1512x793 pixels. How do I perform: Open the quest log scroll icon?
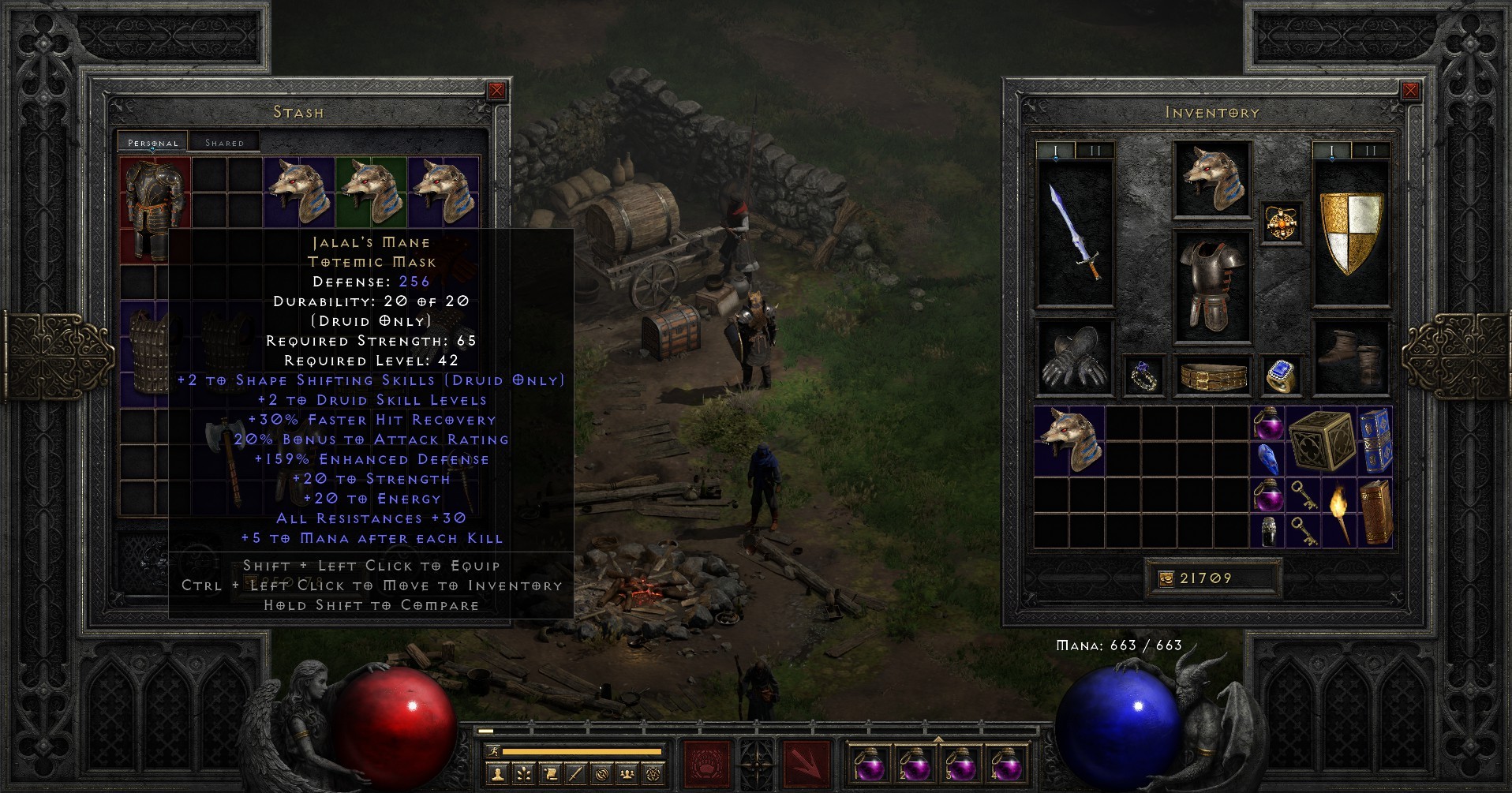[x=550, y=775]
